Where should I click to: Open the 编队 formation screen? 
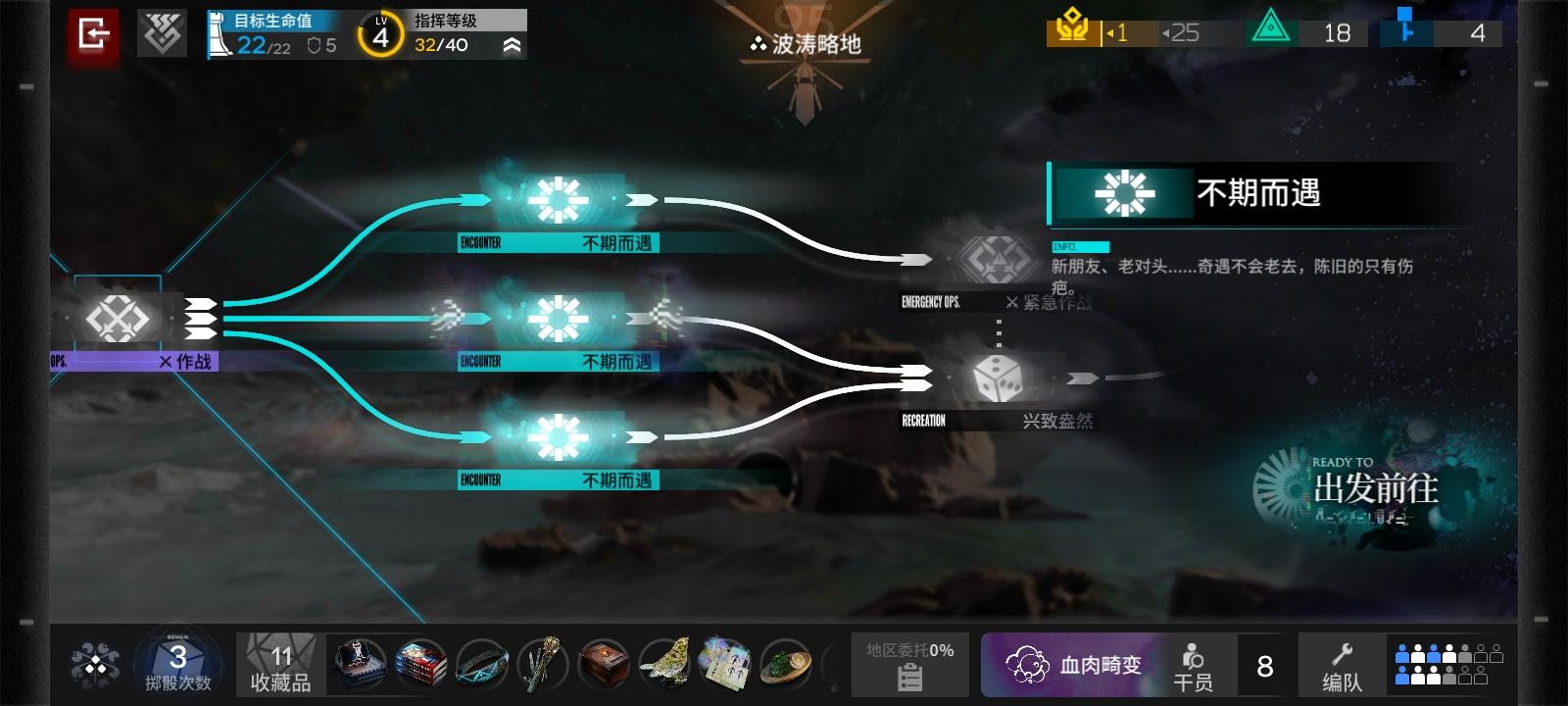pos(1345,664)
